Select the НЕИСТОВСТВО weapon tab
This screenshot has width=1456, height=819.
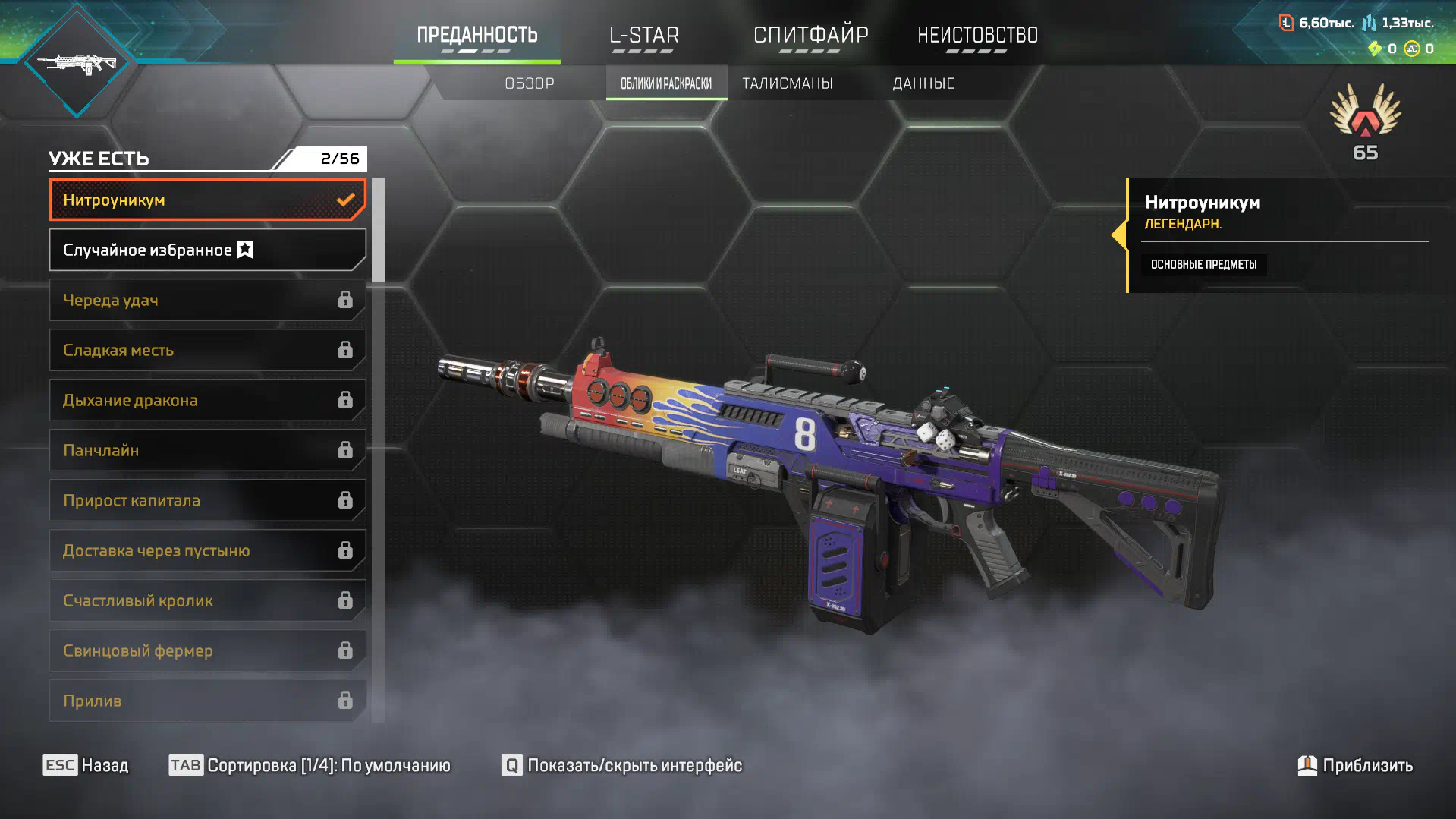tap(977, 36)
